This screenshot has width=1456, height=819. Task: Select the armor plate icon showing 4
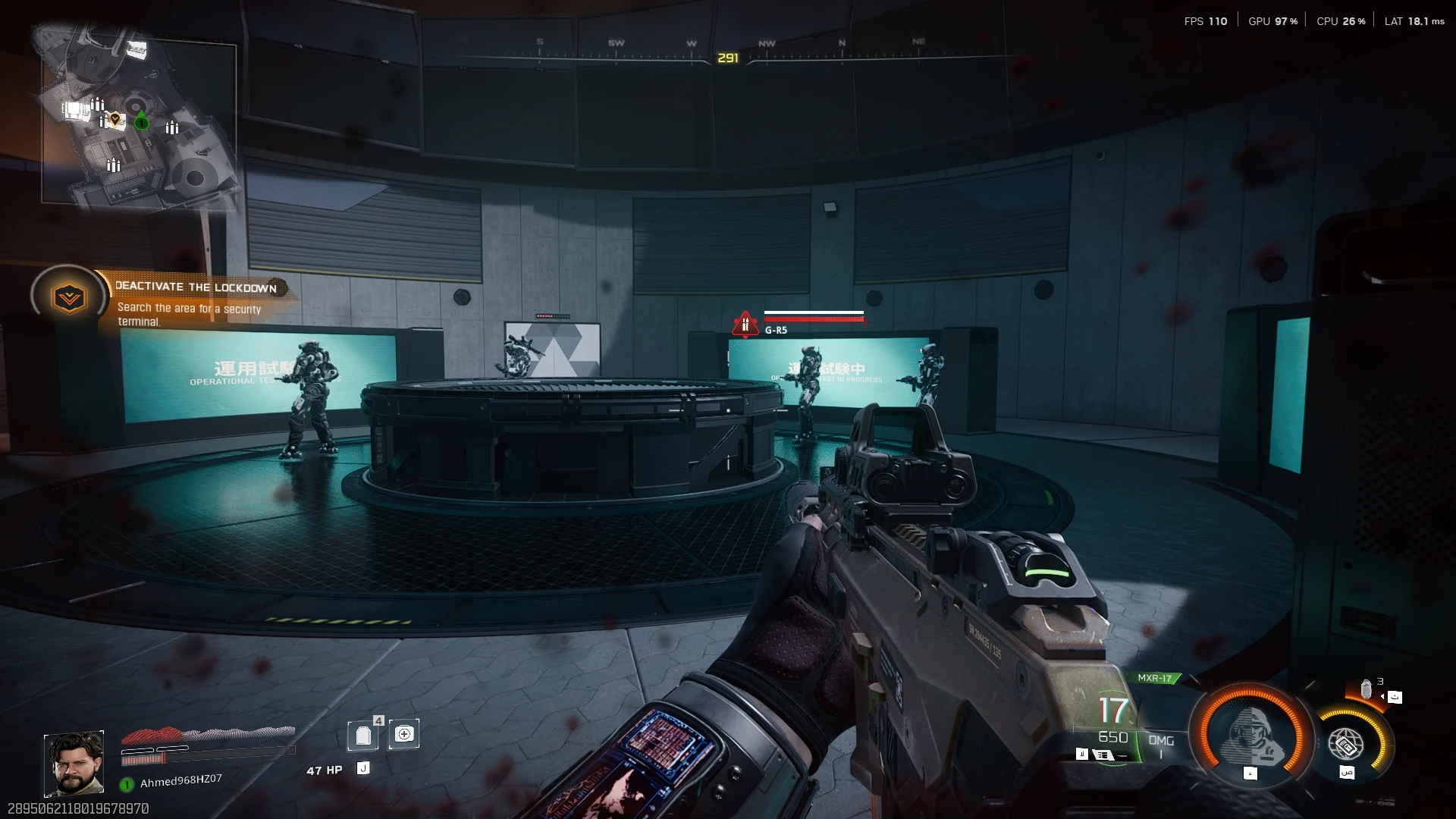(363, 734)
